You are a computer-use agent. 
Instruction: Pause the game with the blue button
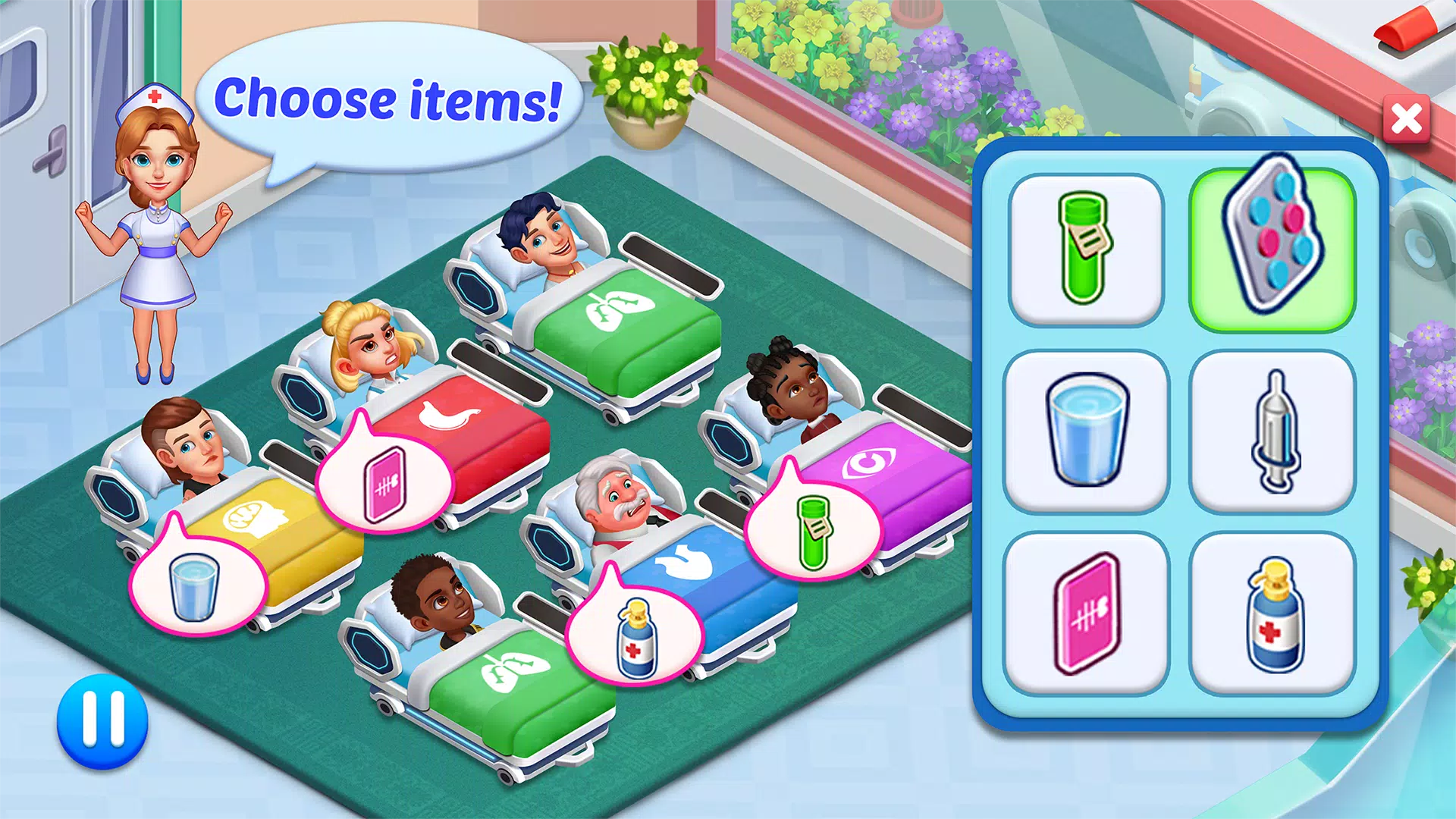click(102, 721)
